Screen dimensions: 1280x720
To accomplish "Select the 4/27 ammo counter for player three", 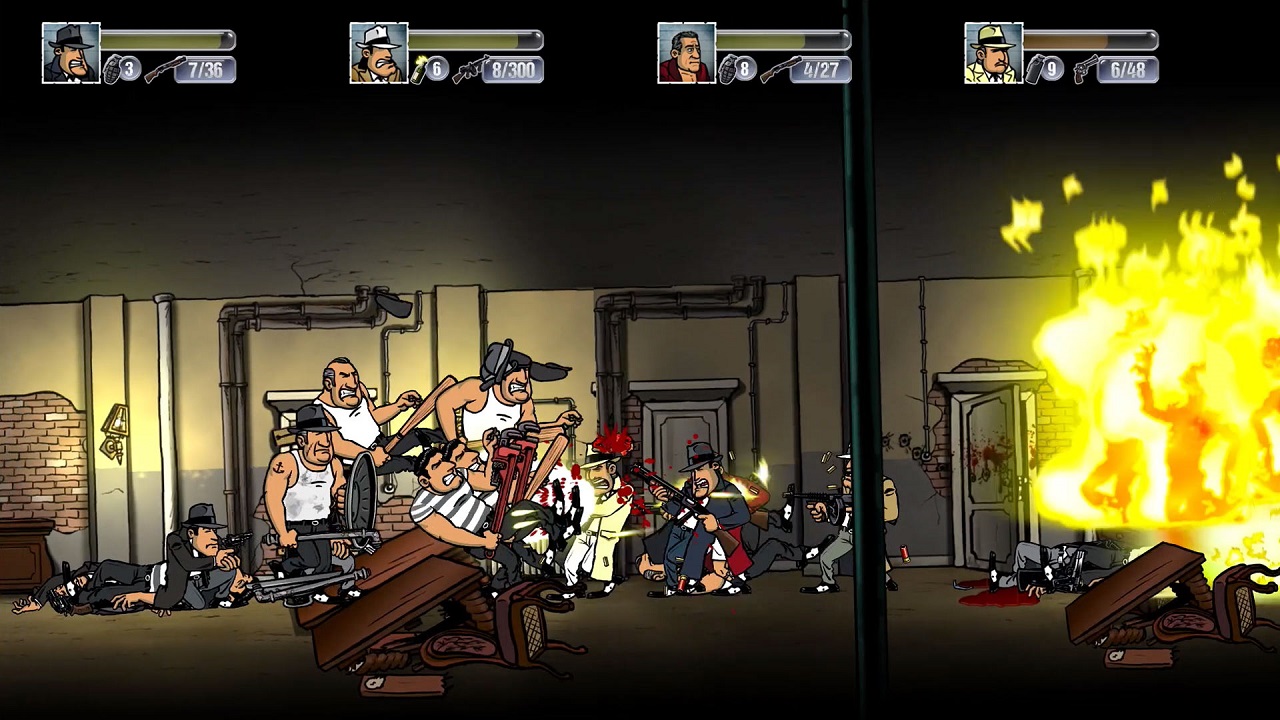I will (820, 70).
